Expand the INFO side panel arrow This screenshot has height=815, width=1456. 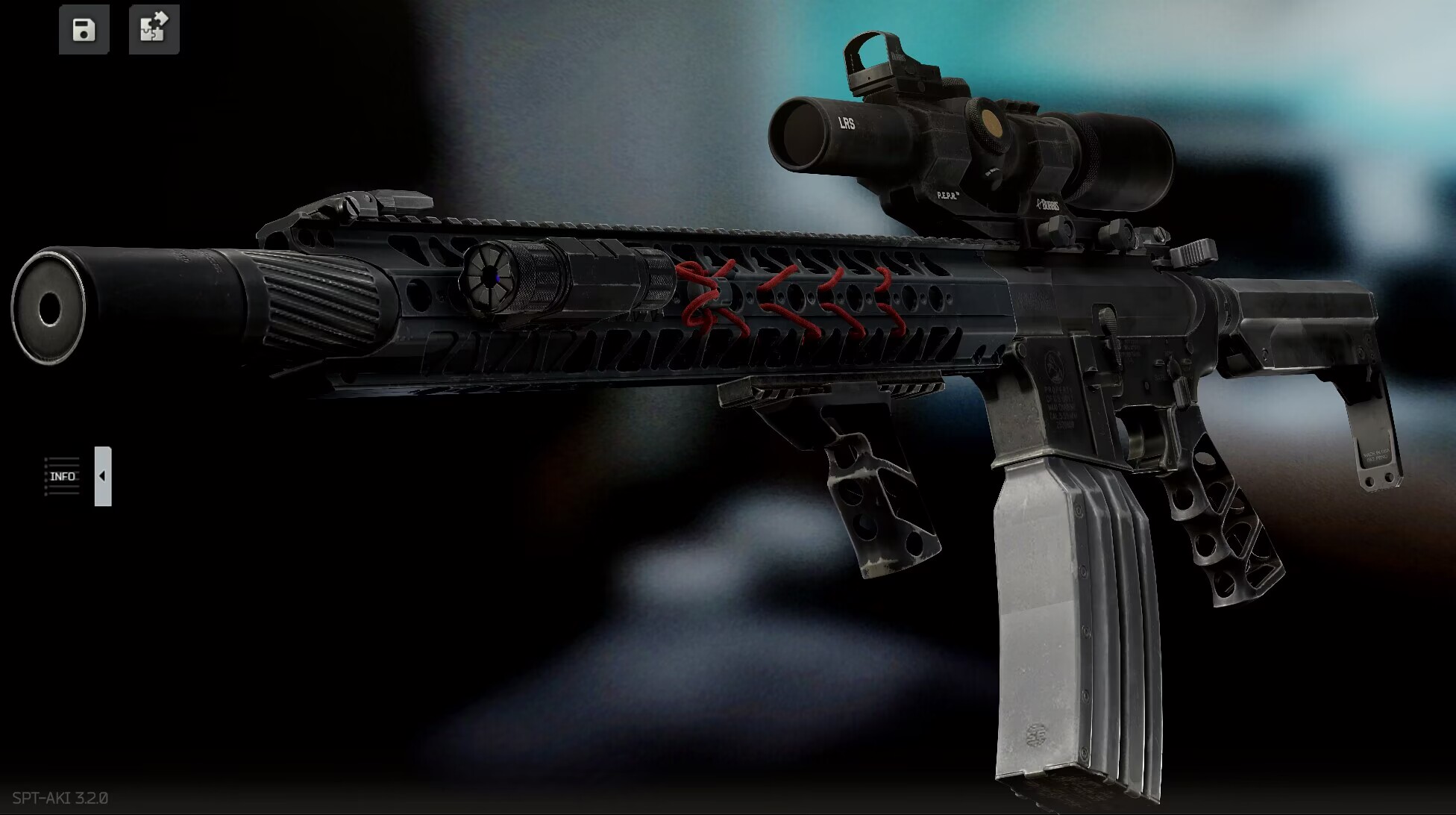[102, 476]
